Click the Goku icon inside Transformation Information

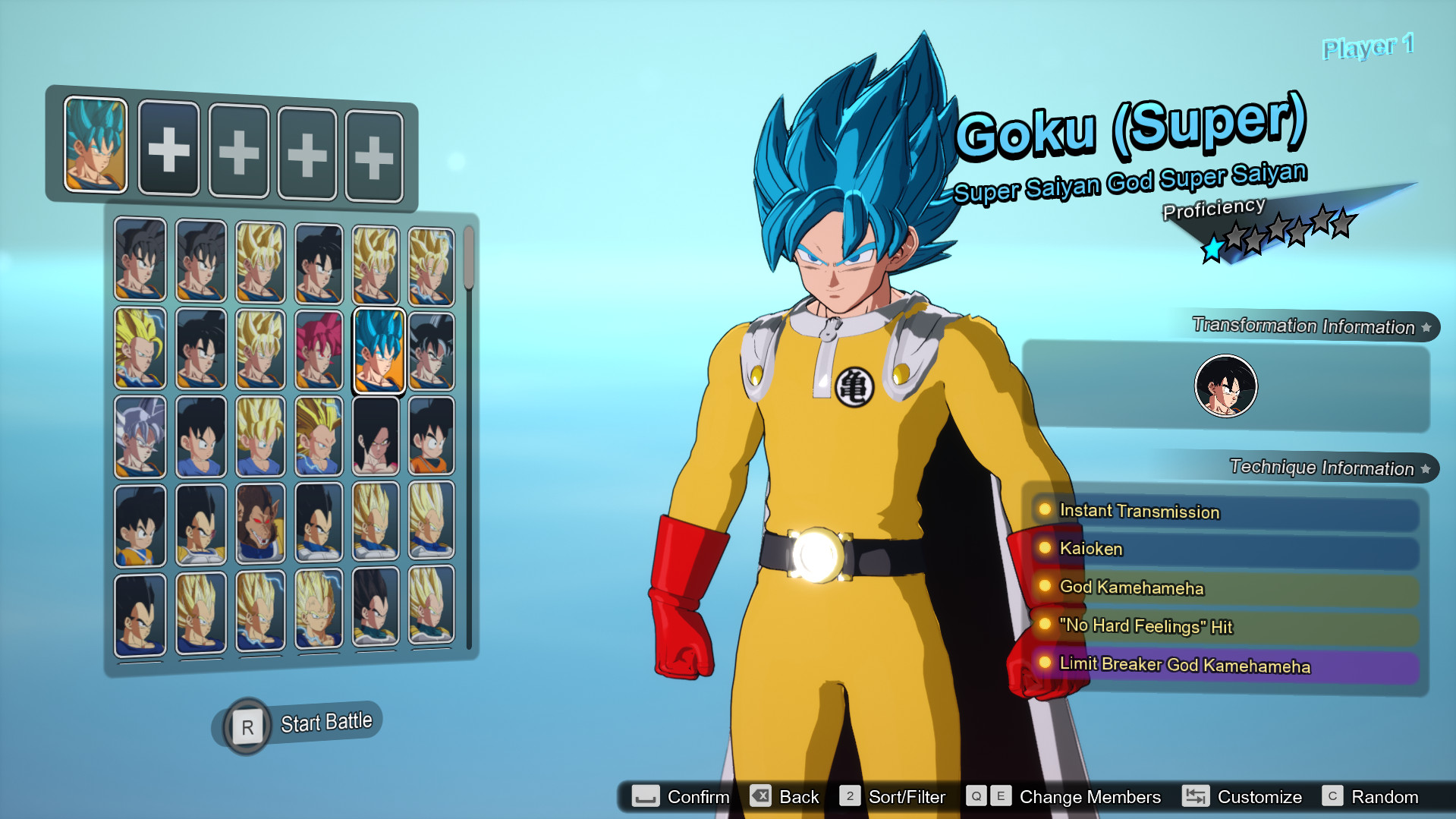point(1225,386)
